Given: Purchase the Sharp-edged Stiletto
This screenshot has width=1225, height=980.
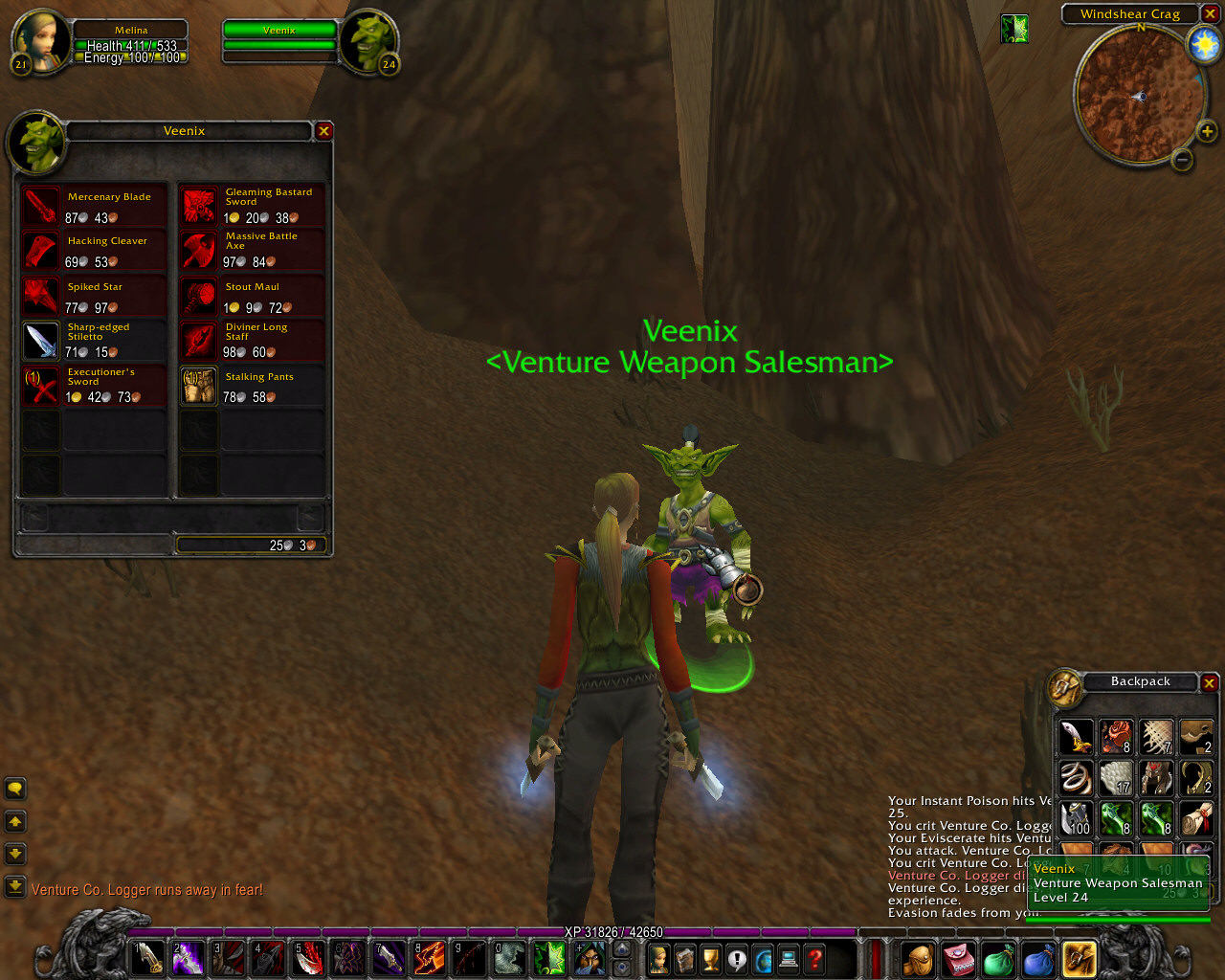Looking at the screenshot, I should 41,340.
